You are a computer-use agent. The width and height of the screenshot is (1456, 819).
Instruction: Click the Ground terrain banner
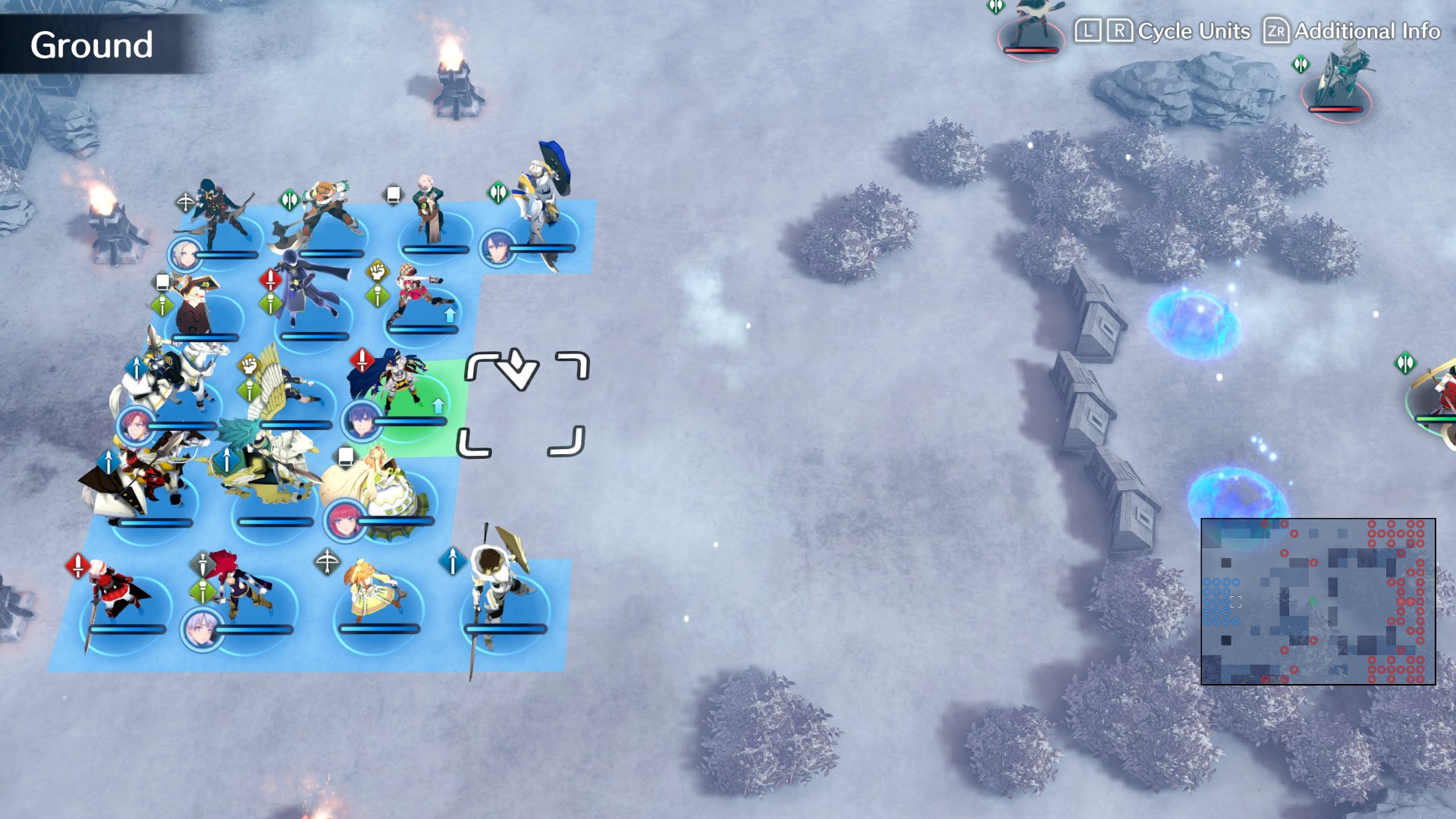[91, 45]
